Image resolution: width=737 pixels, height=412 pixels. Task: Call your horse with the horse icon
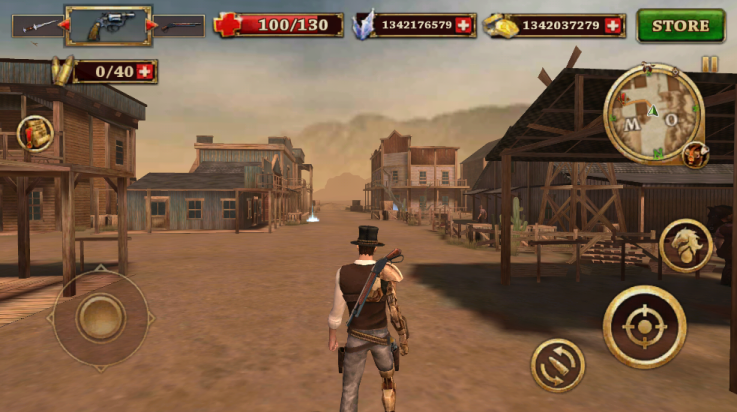point(686,245)
